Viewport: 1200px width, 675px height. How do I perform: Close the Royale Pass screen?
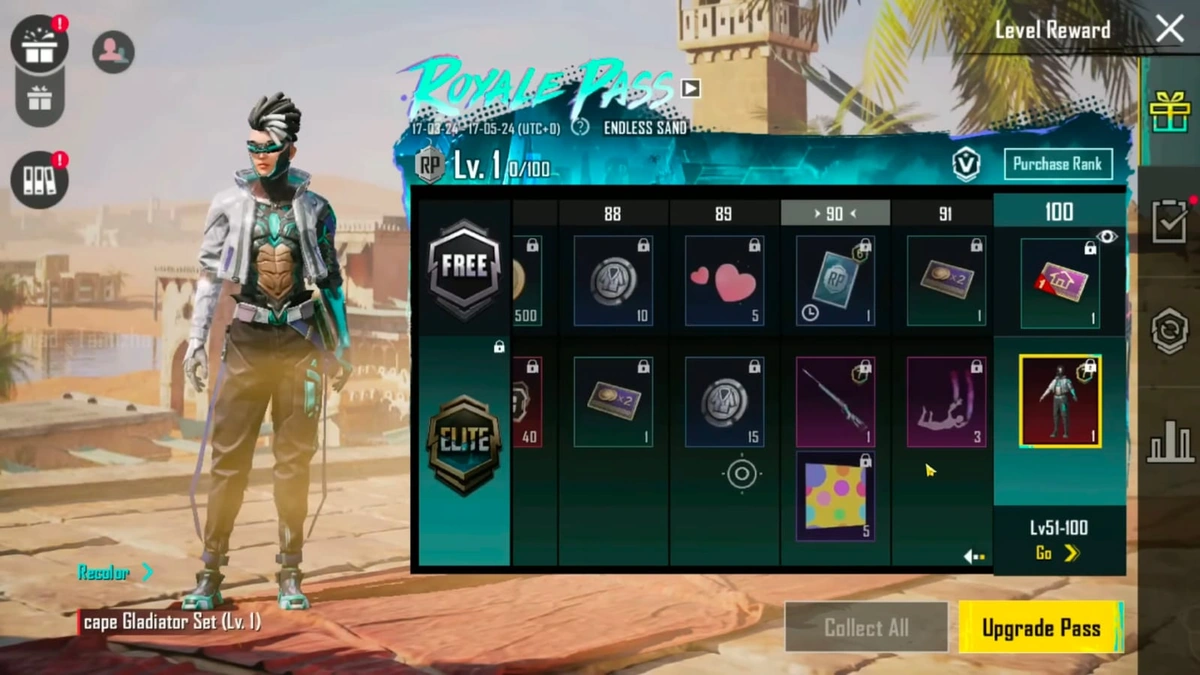[x=1169, y=29]
